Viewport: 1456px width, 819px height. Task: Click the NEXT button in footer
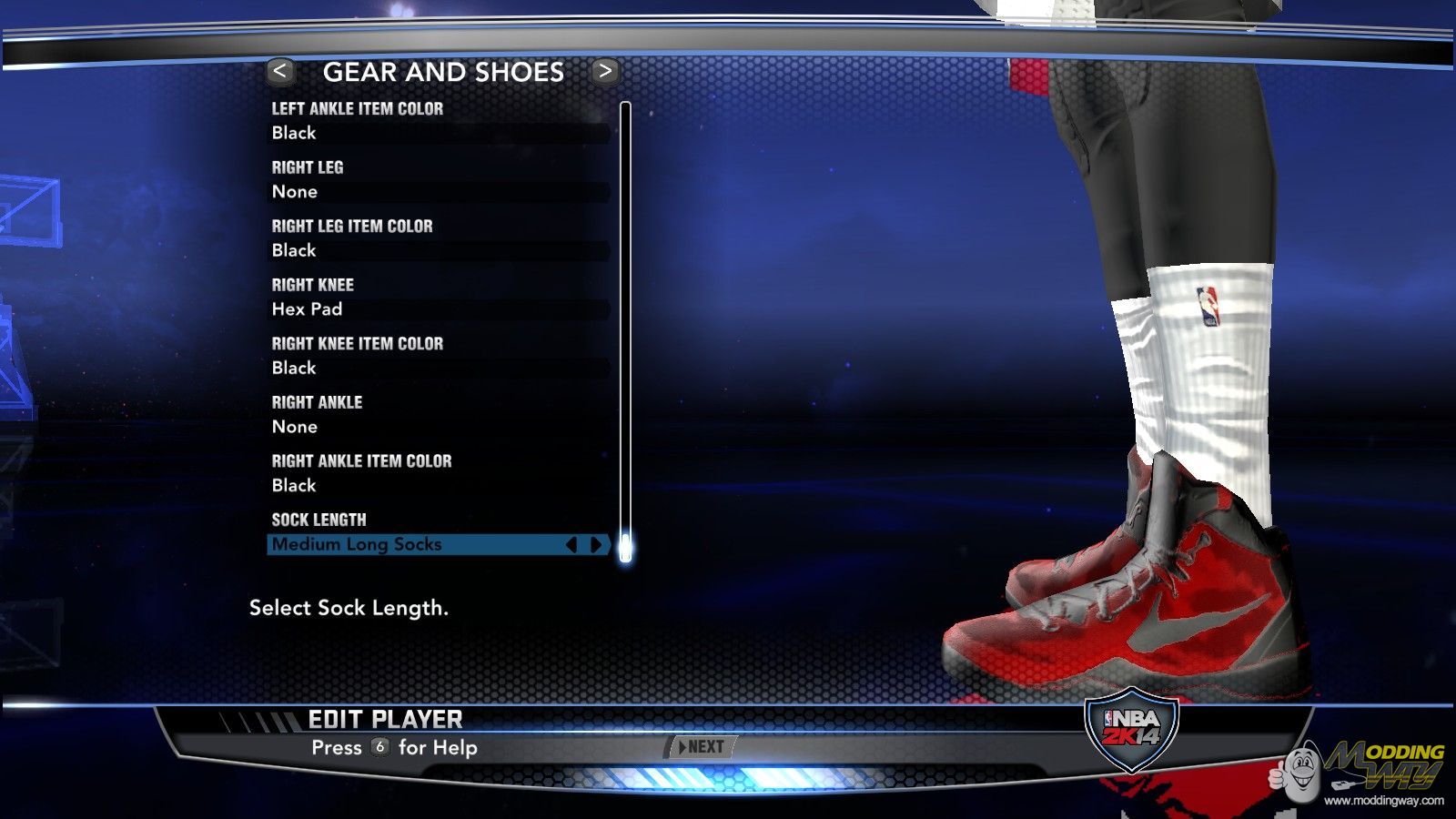(701, 747)
